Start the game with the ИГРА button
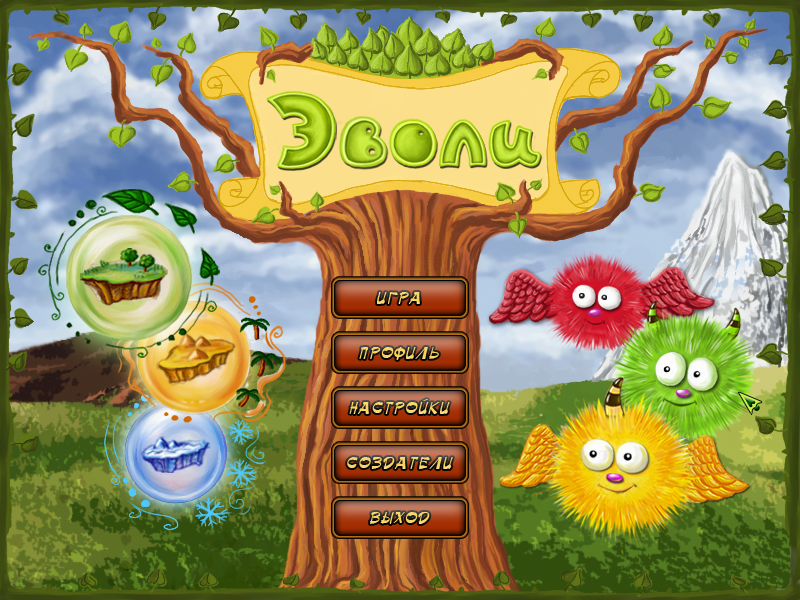The height and width of the screenshot is (600, 800). coord(399,298)
